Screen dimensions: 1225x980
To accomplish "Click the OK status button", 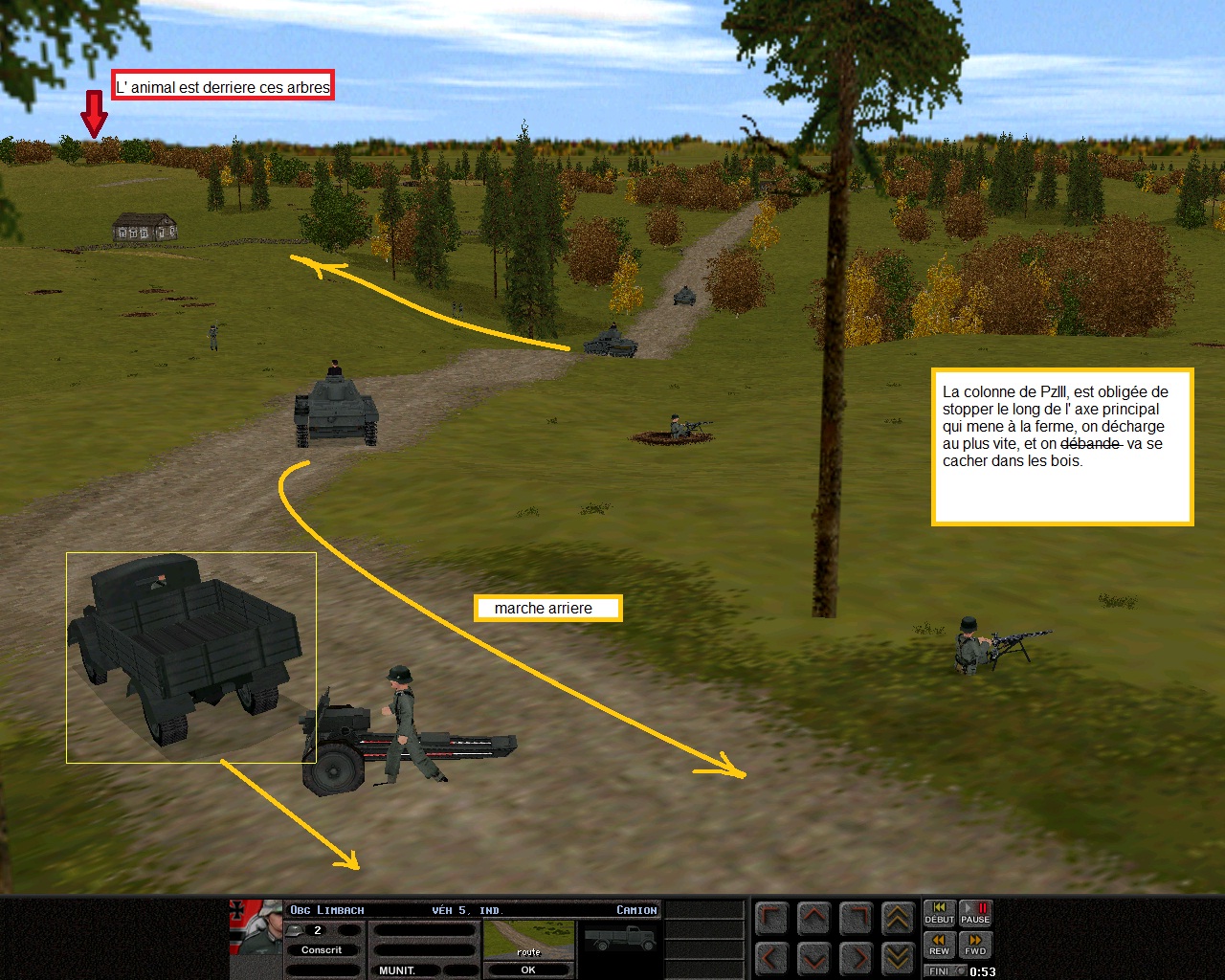I will [528, 969].
